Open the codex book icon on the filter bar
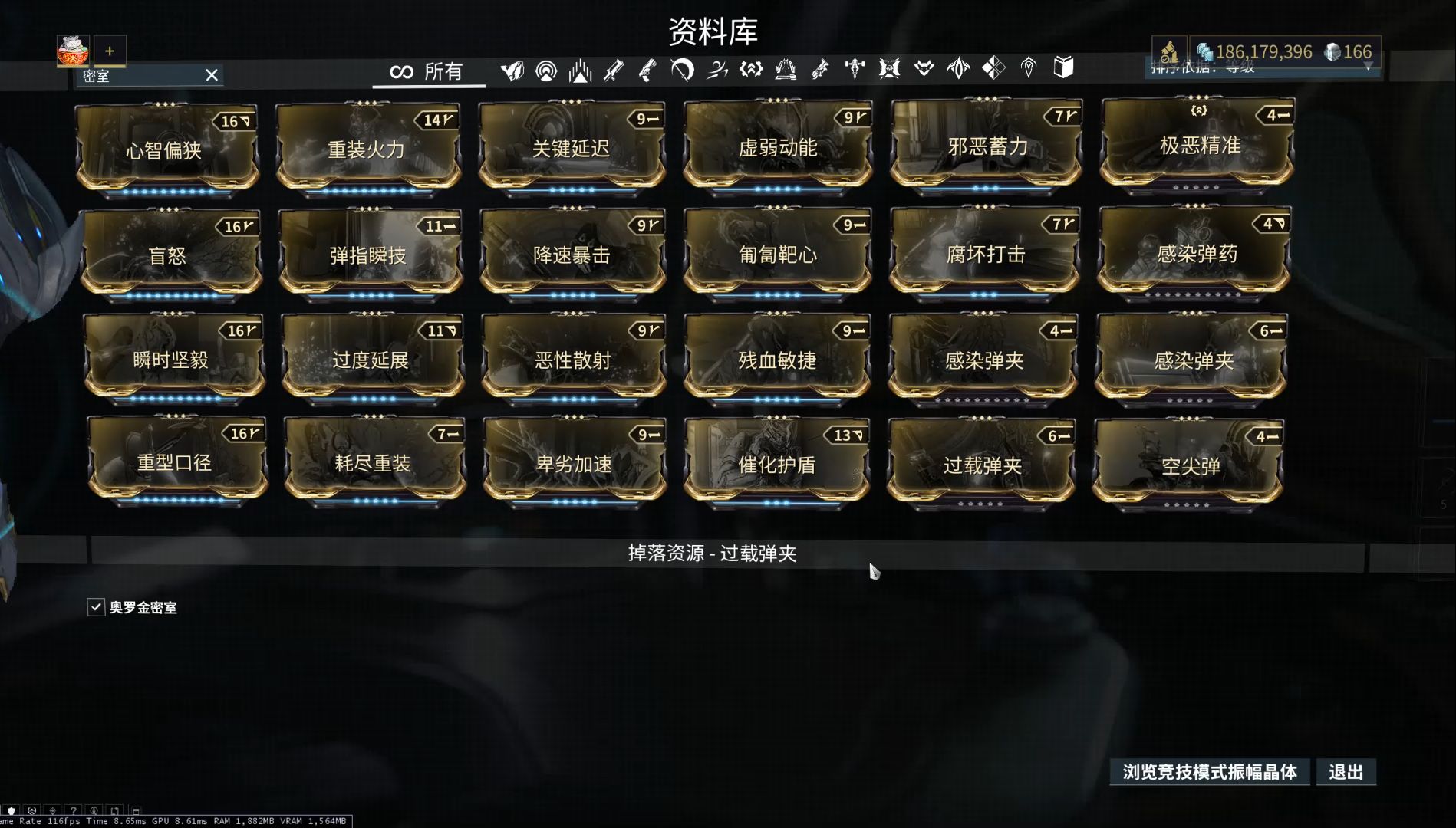This screenshot has height=828, width=1456. [1063, 69]
